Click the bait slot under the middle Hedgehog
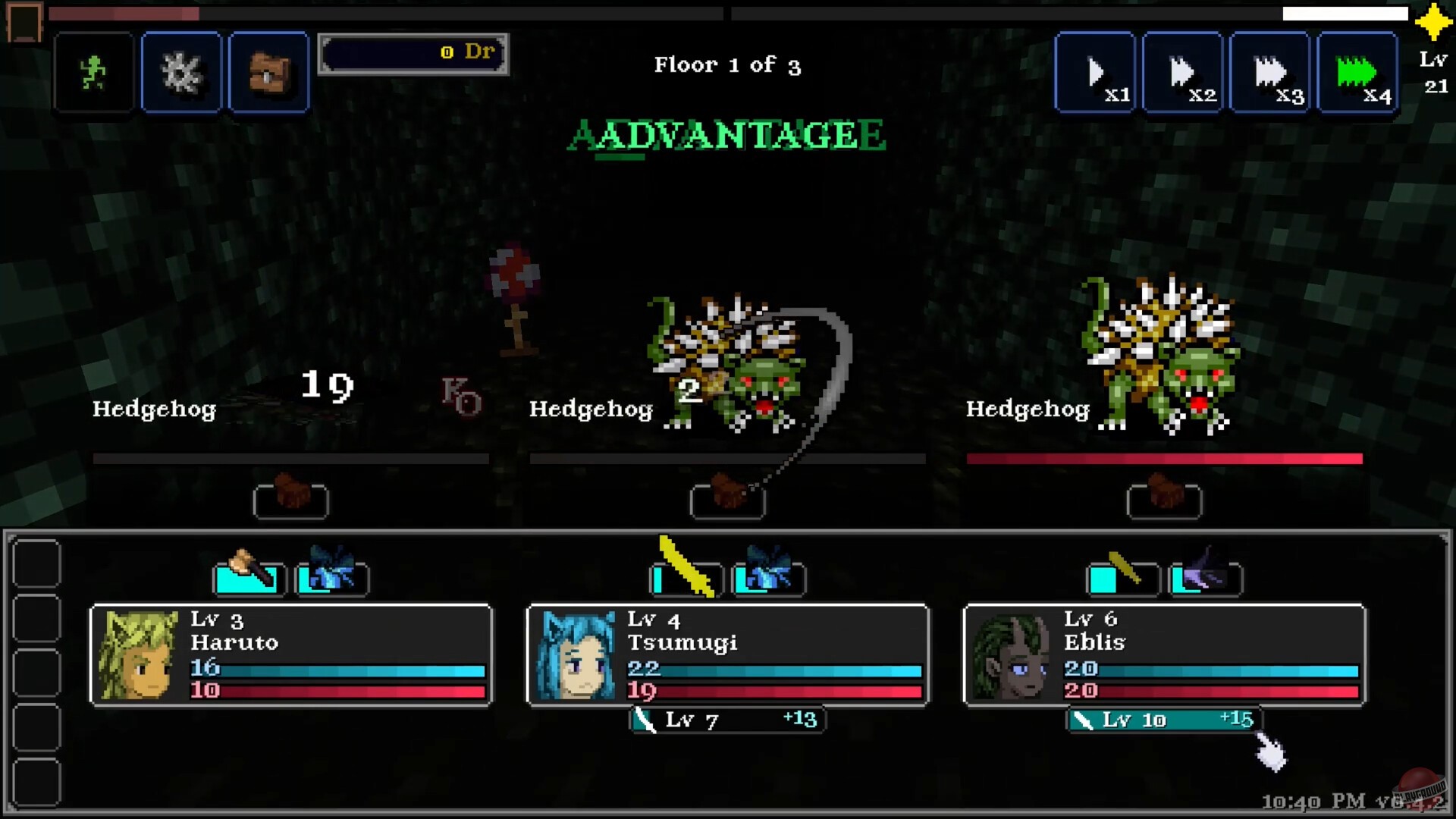The image size is (1456, 819). pos(726,500)
